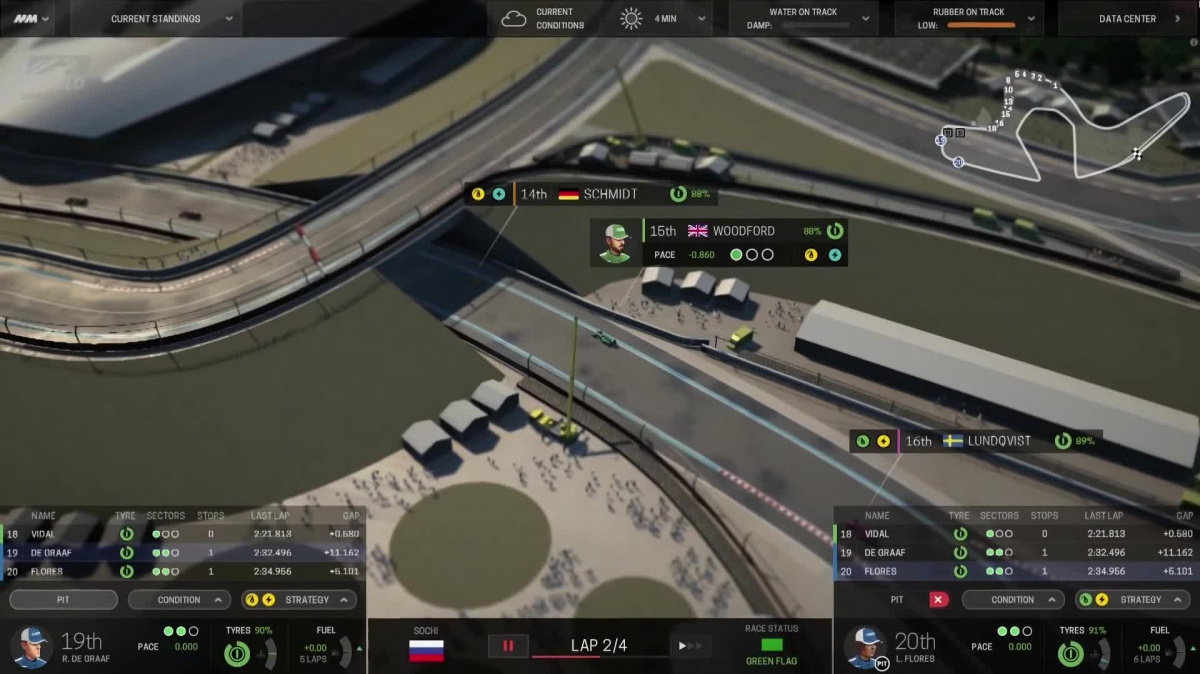Expand the Strategy menu for De Graaf
Screen dimensions: 1200x674
pyautogui.click(x=299, y=600)
